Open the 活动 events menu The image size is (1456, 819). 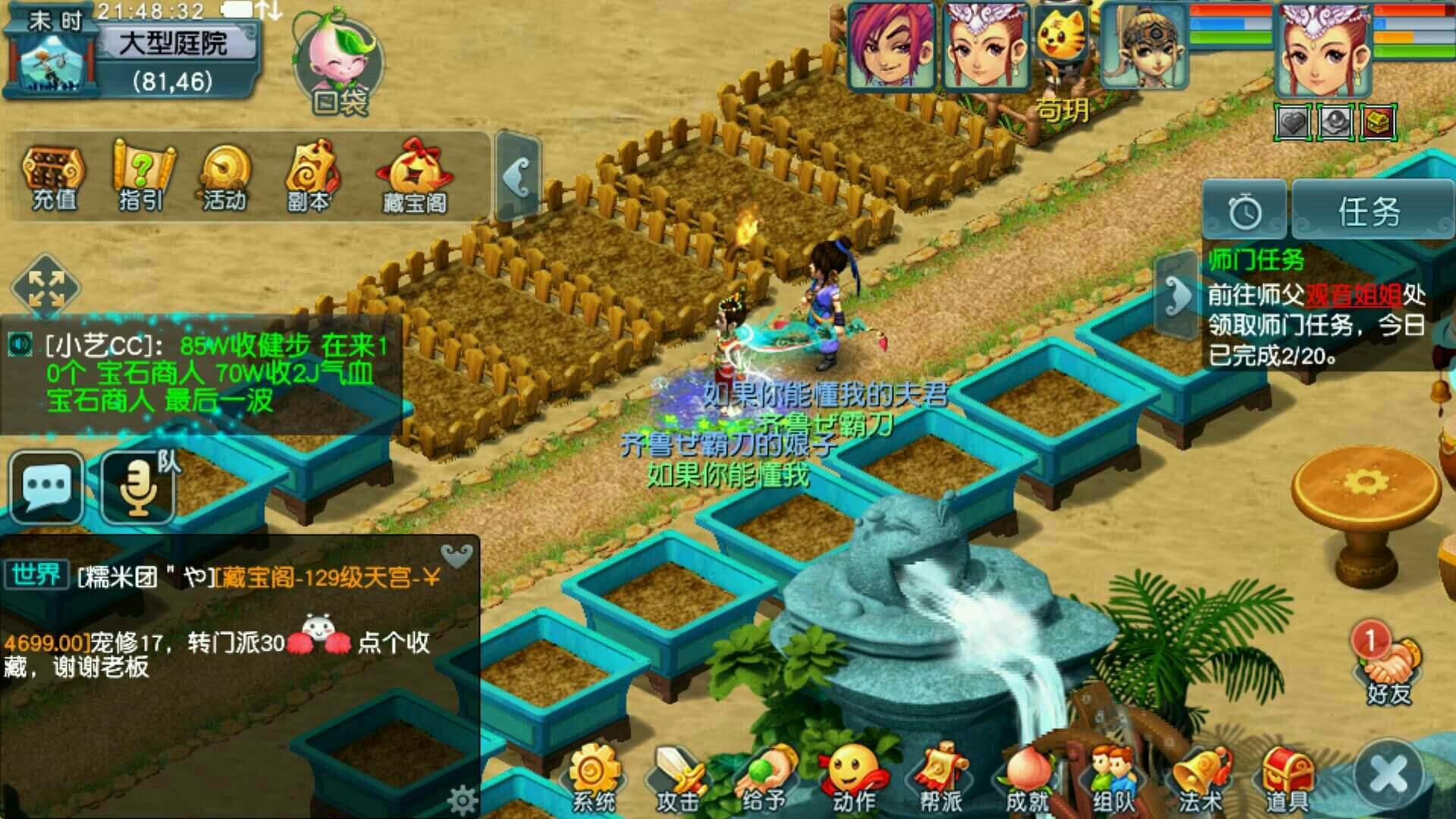point(224,176)
